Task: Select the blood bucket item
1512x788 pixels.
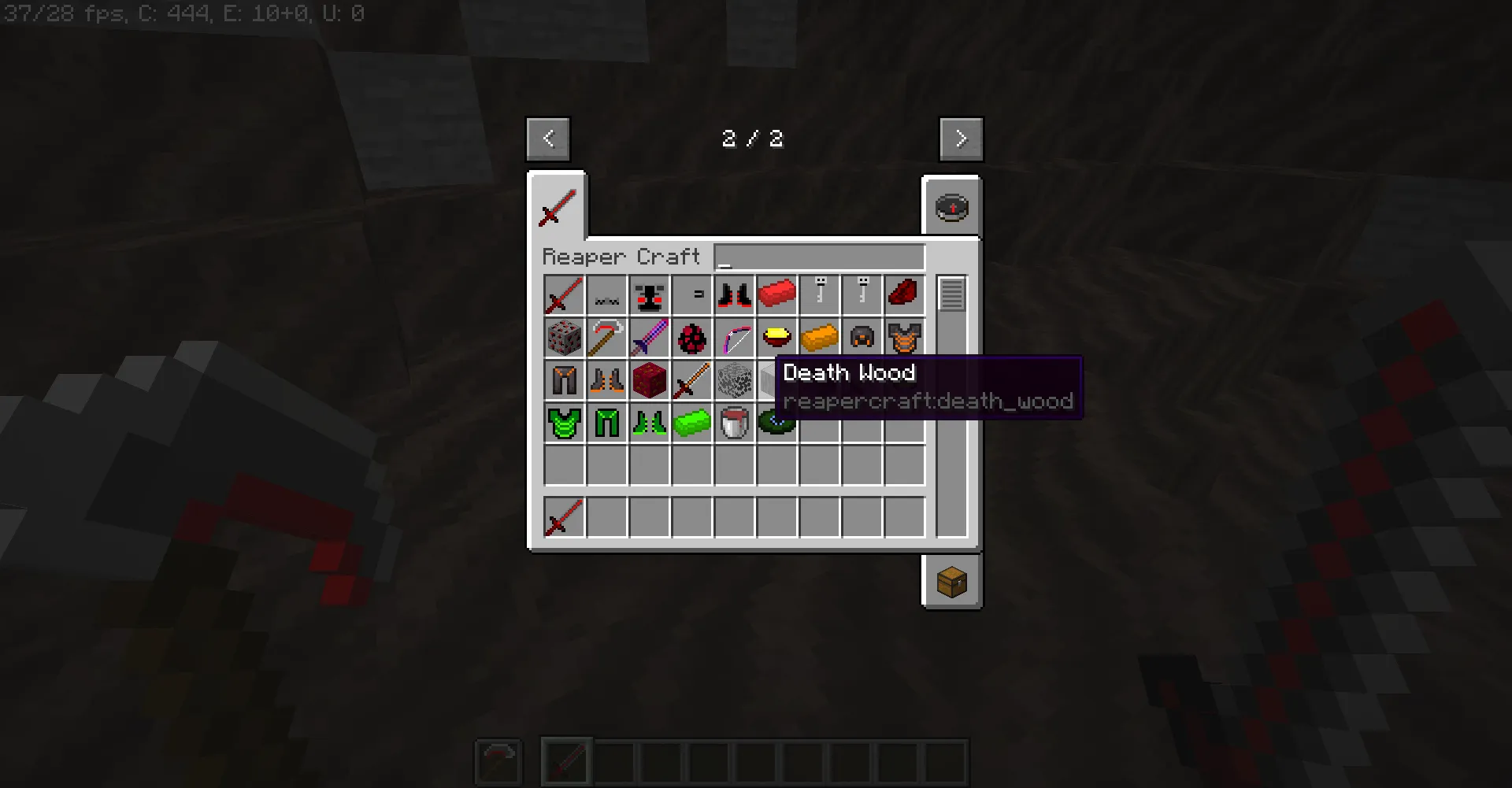Action: point(734,423)
